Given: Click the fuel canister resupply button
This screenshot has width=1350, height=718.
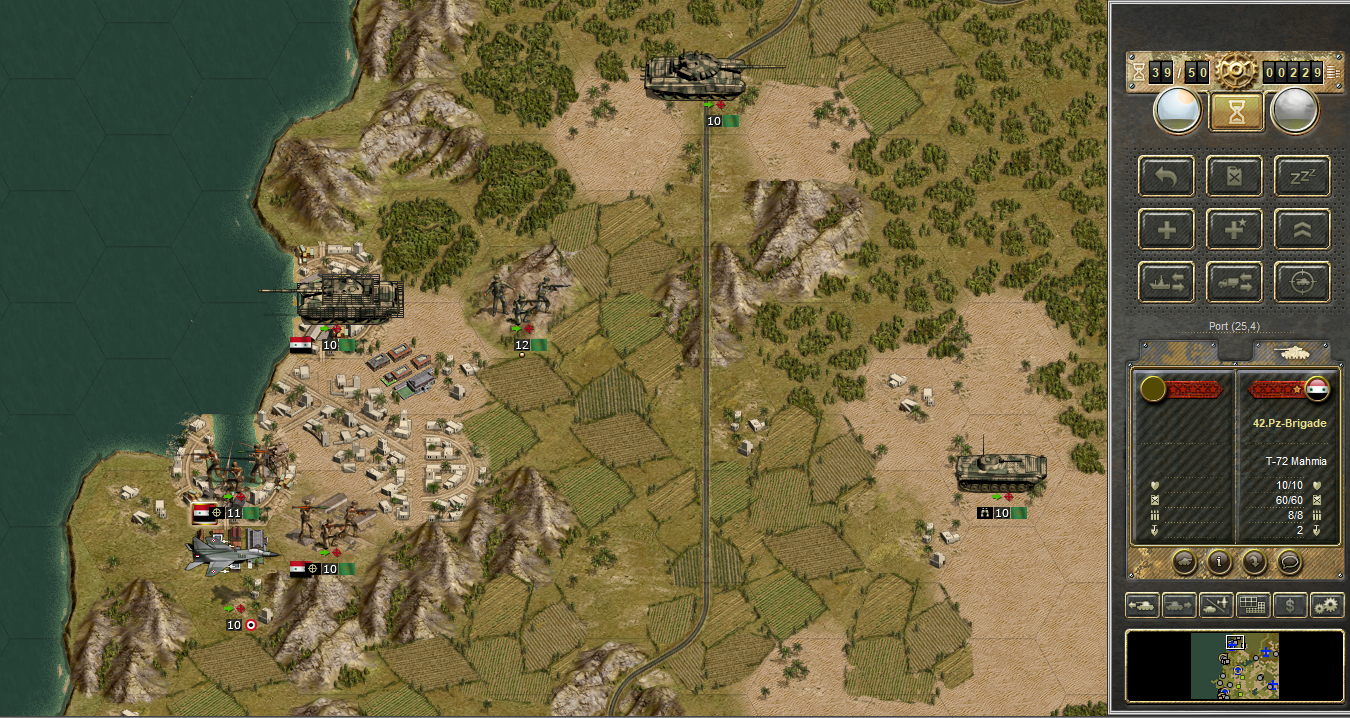Looking at the screenshot, I should point(1234,177).
